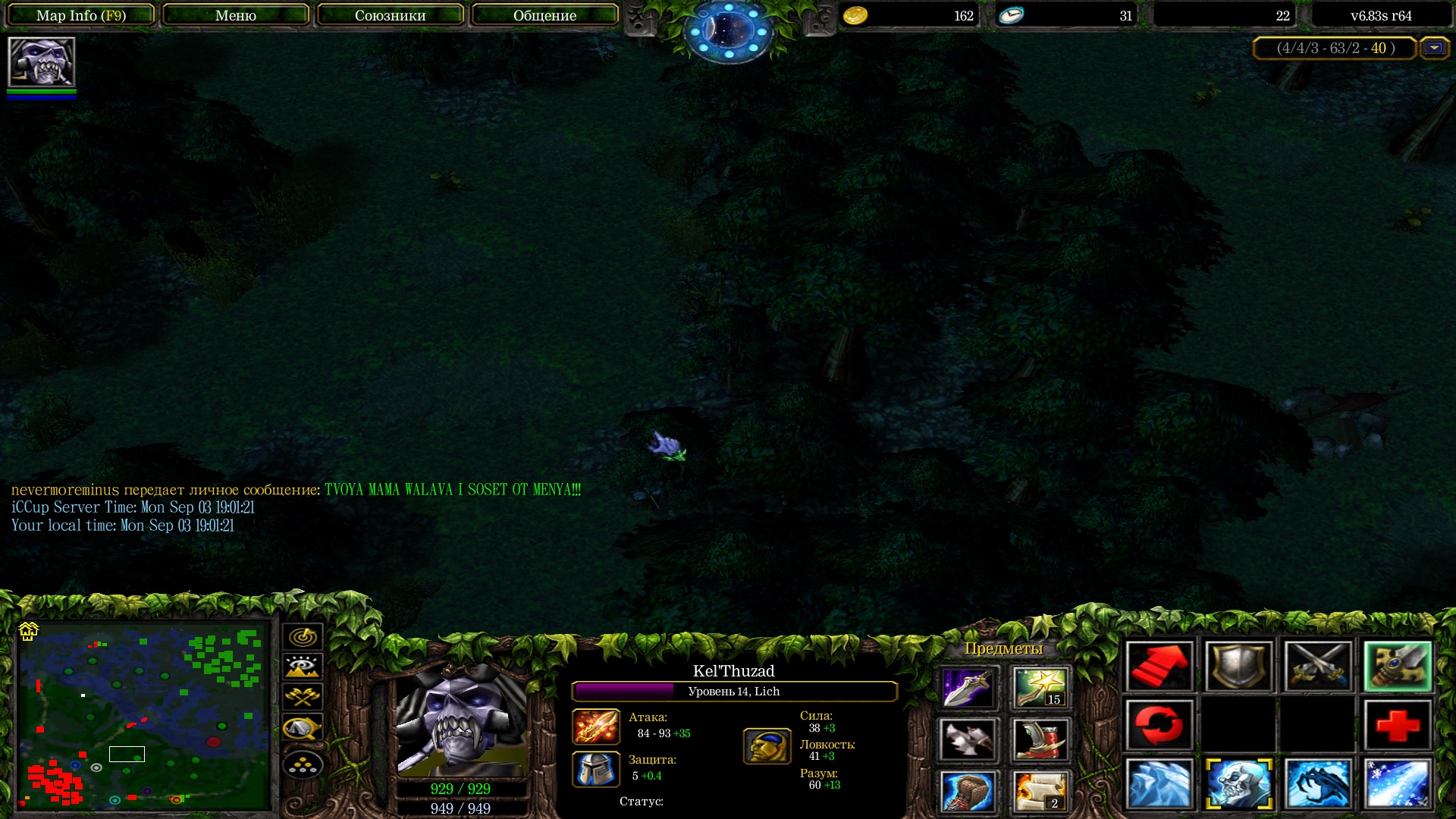Use the Town Portal scroll slot
This screenshot has width=1456, height=819.
[x=1040, y=791]
